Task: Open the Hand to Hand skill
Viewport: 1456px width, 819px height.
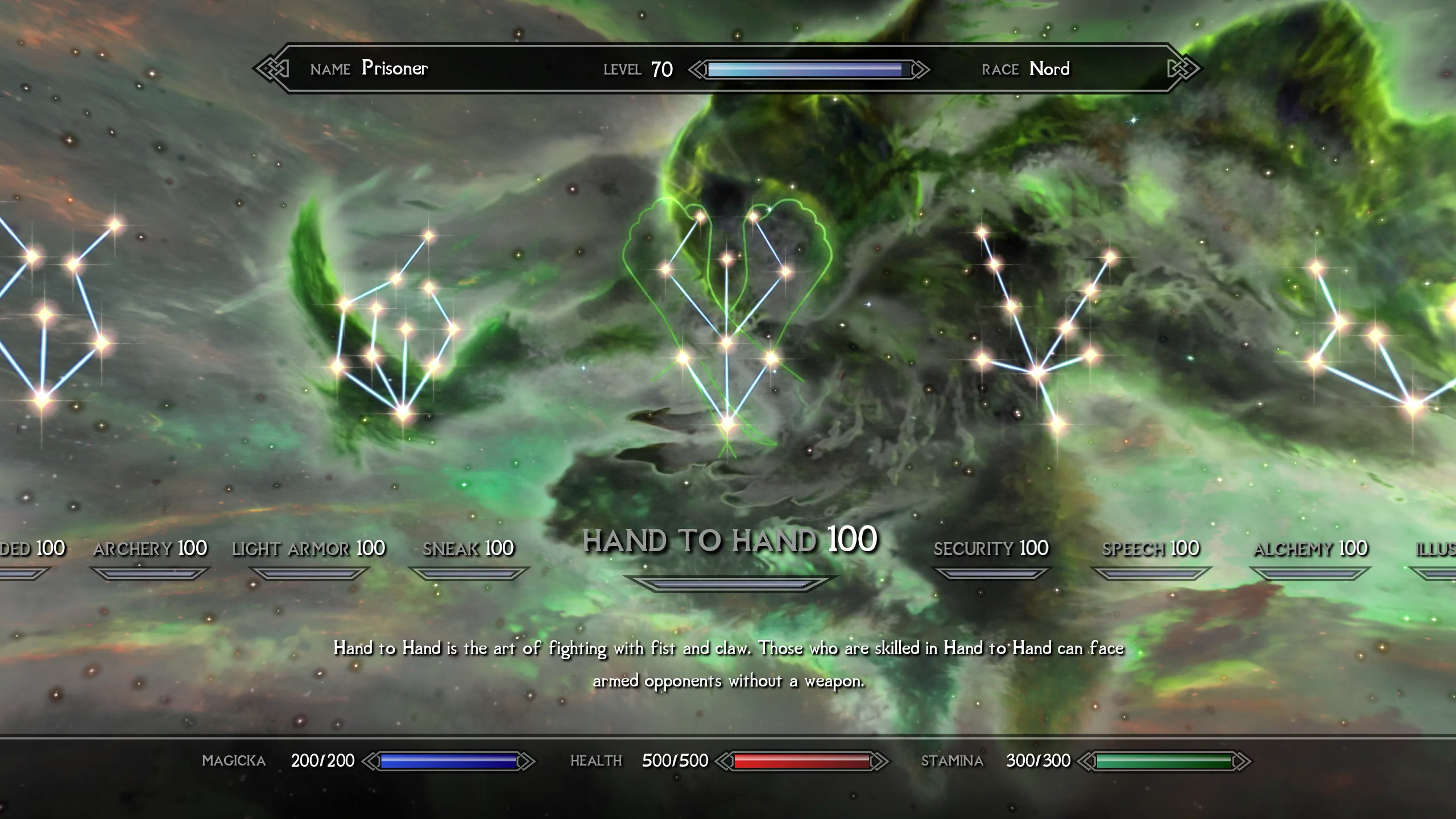Action: (x=730, y=540)
